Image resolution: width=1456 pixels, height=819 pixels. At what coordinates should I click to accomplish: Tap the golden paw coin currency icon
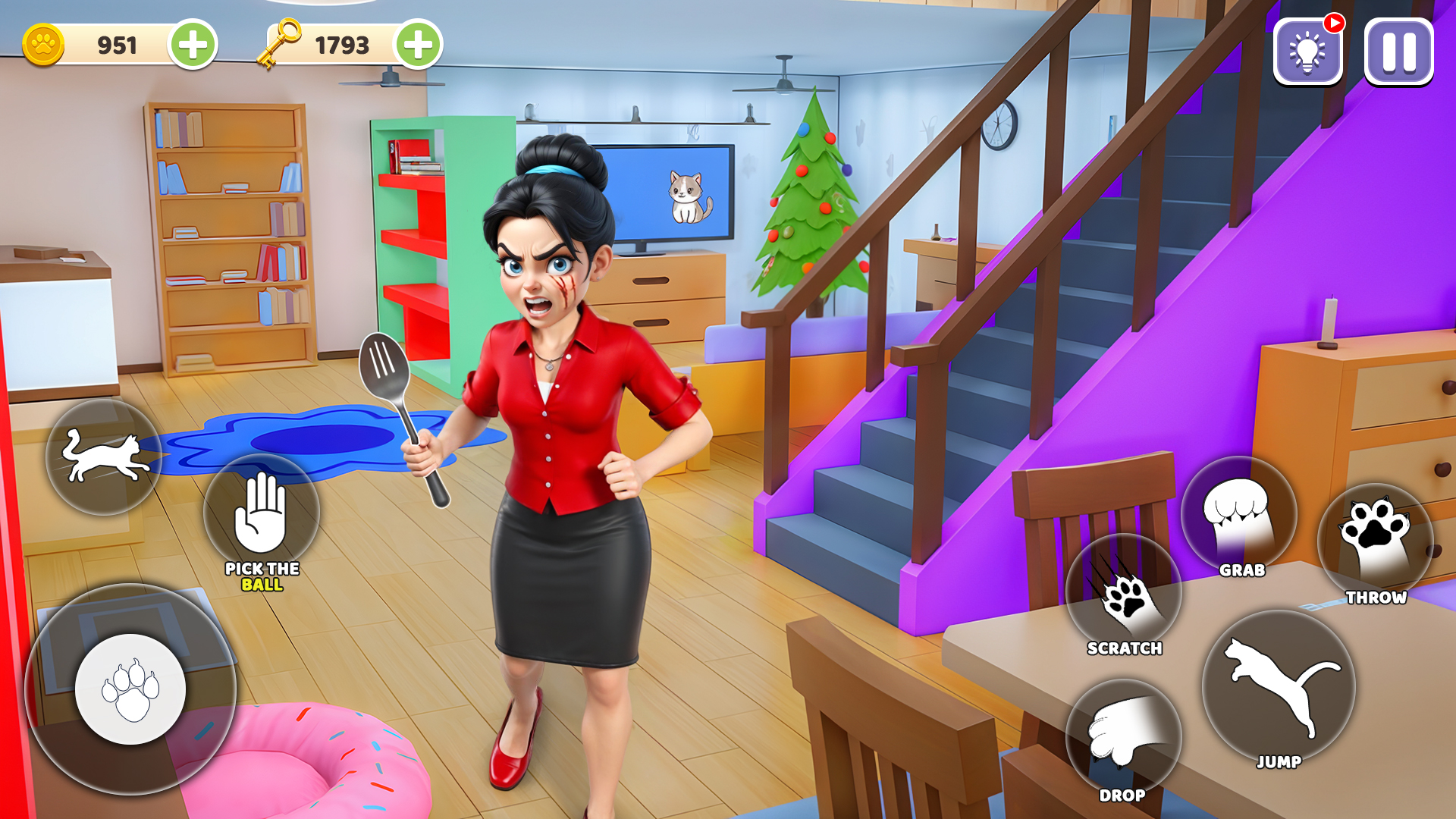(43, 44)
